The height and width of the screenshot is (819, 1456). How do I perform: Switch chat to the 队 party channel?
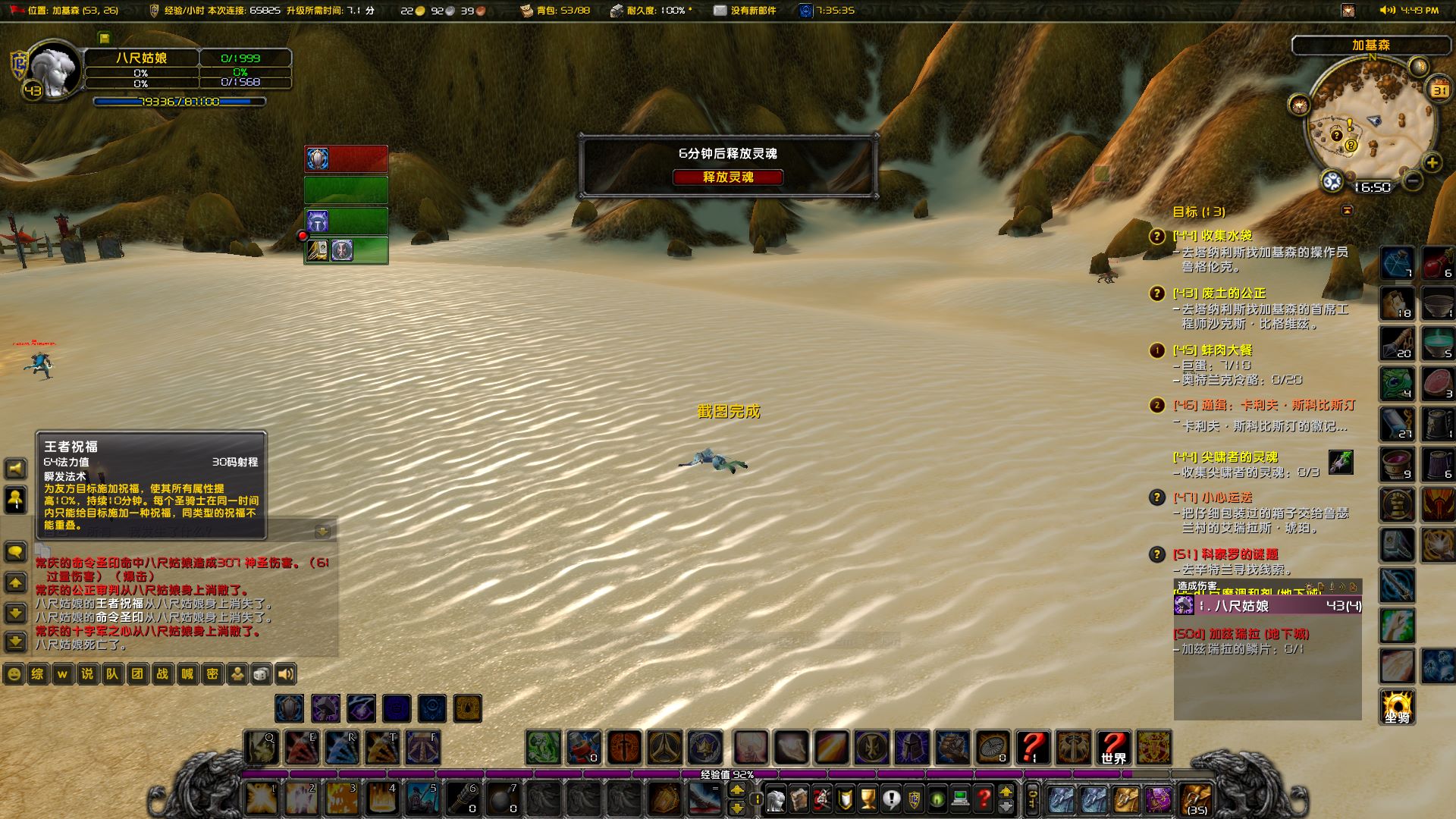click(112, 674)
